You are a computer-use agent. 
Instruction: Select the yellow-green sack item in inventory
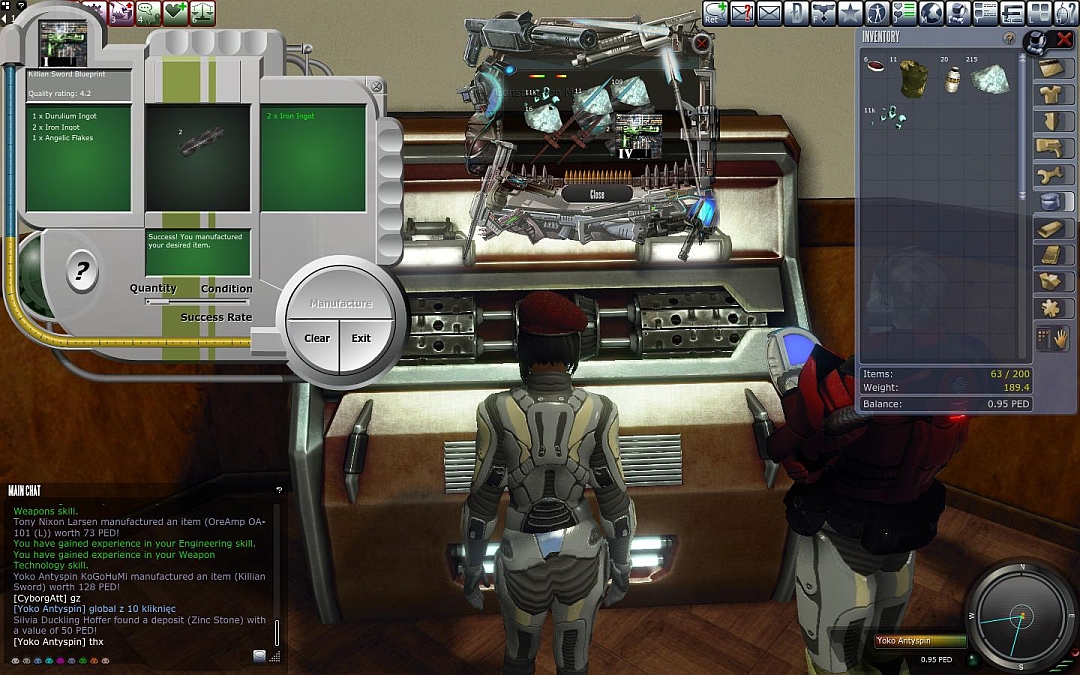pos(914,79)
